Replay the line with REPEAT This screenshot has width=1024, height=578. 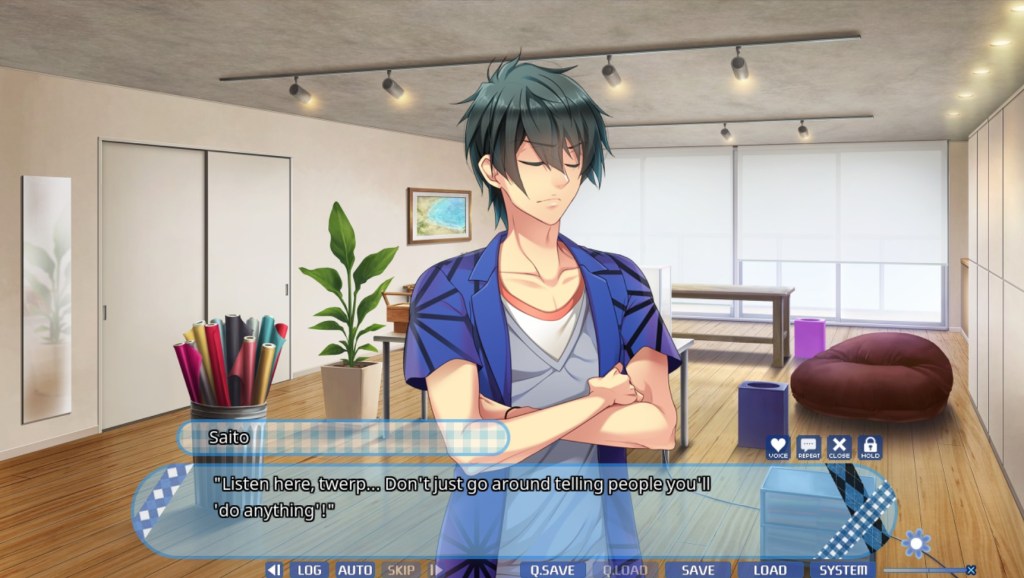(808, 447)
